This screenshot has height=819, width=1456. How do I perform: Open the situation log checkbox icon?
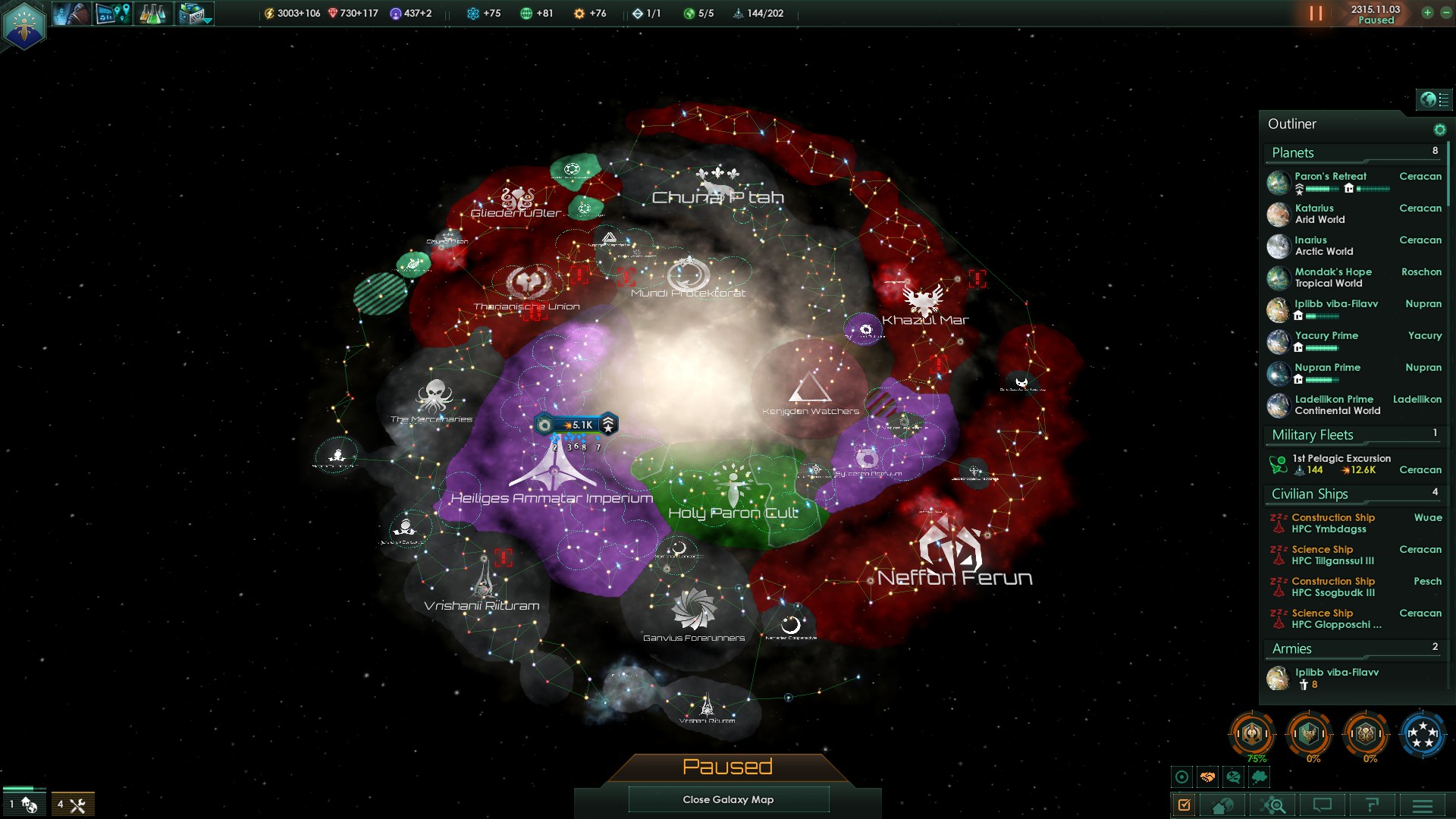pos(1185,805)
